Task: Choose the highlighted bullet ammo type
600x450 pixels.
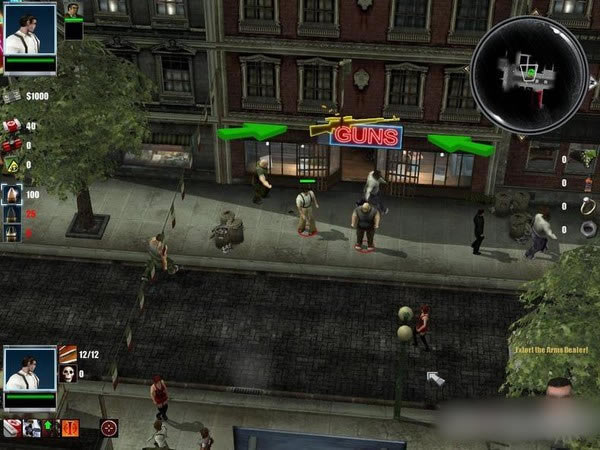Action: click(x=12, y=193)
